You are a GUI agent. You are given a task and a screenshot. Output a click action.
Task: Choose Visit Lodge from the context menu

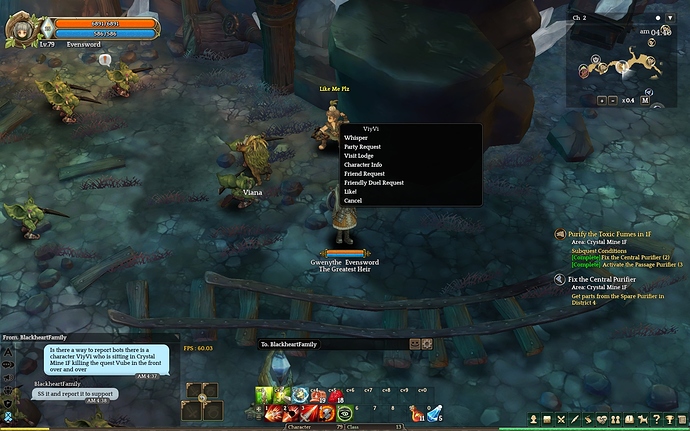coord(358,156)
